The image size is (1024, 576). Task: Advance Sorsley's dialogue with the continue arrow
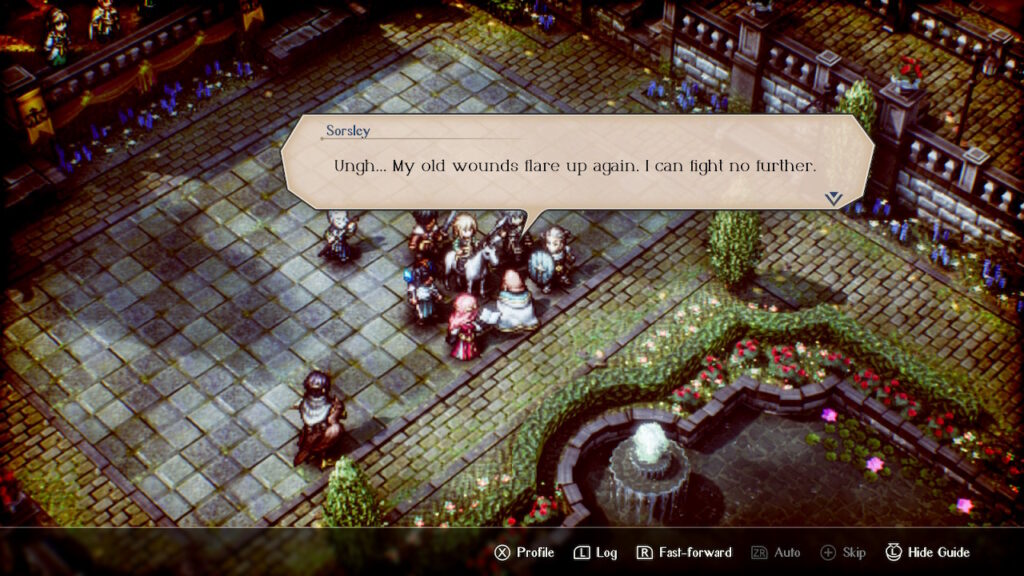(833, 199)
